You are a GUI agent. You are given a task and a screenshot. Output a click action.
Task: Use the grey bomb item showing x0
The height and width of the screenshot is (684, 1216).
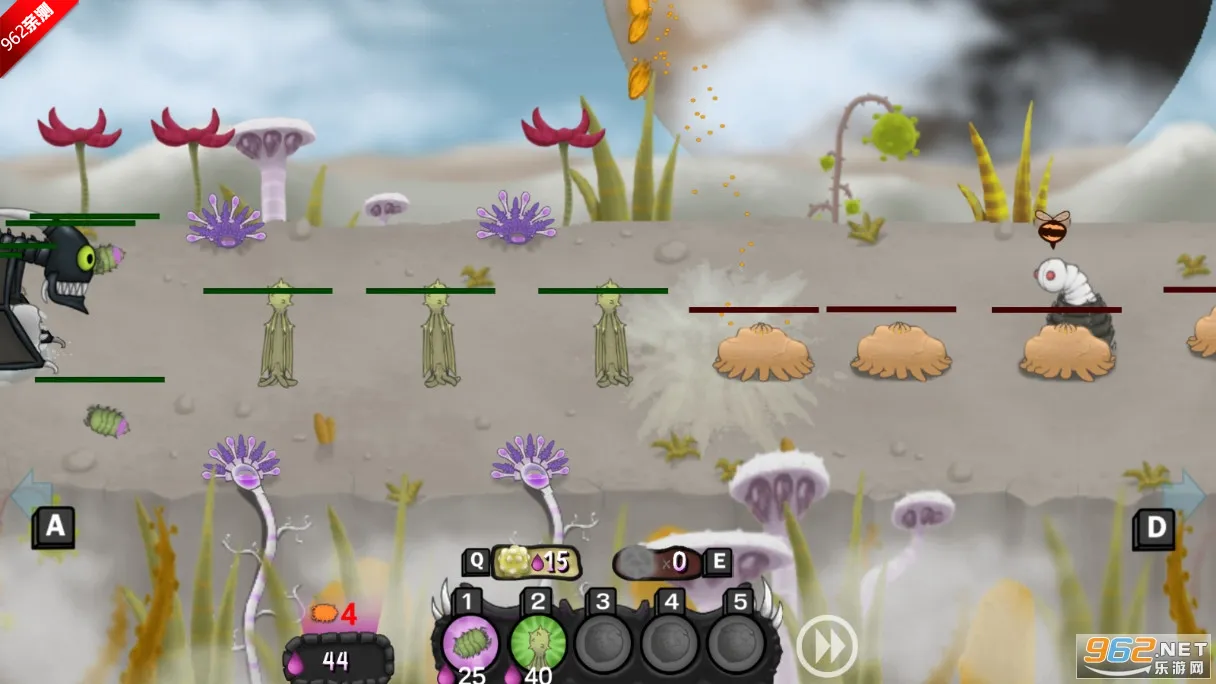658,562
